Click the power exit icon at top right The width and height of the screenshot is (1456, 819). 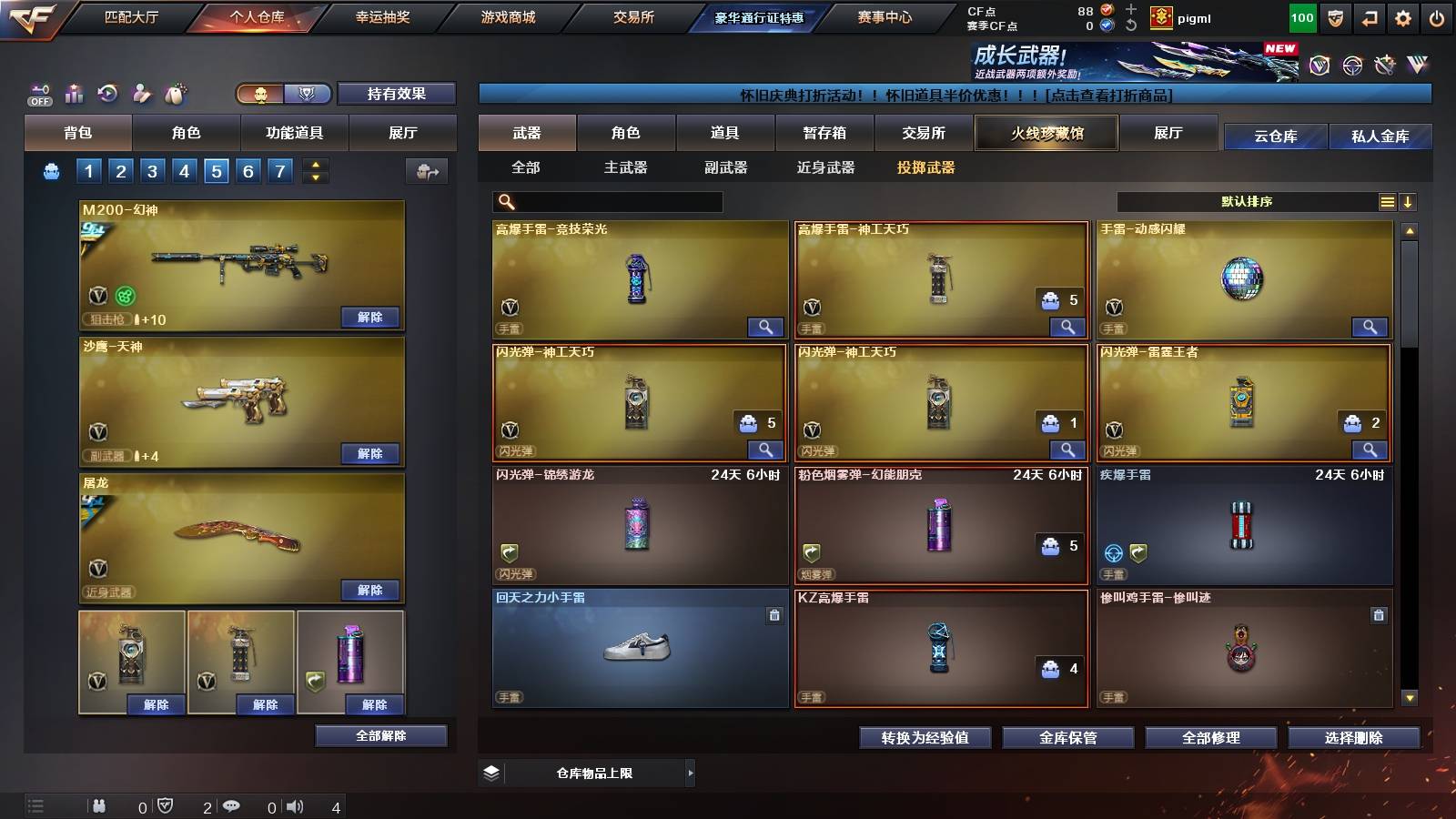tap(1438, 16)
